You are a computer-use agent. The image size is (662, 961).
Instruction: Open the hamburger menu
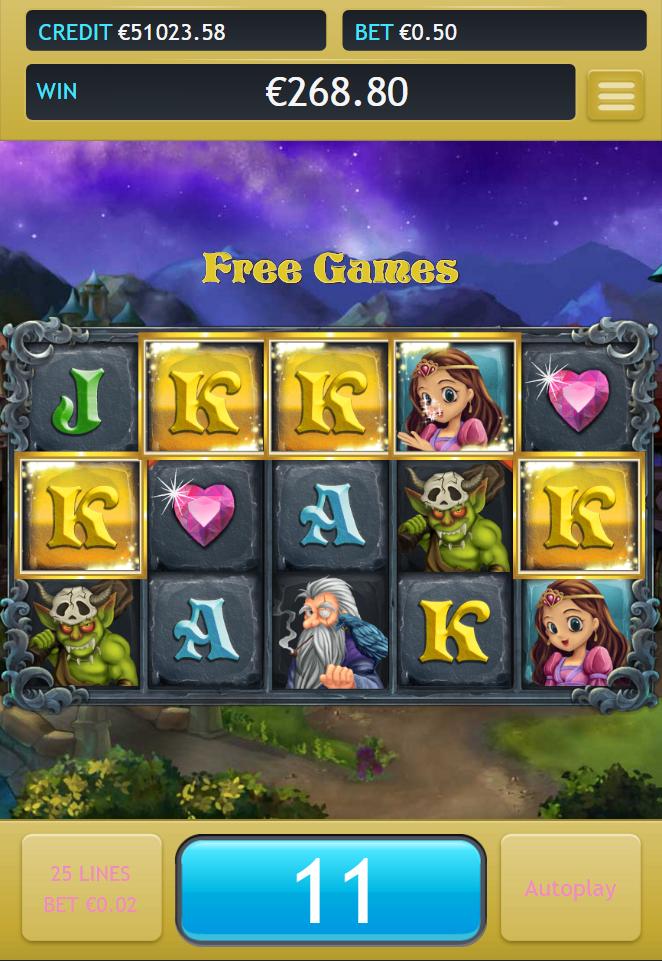[x=615, y=95]
